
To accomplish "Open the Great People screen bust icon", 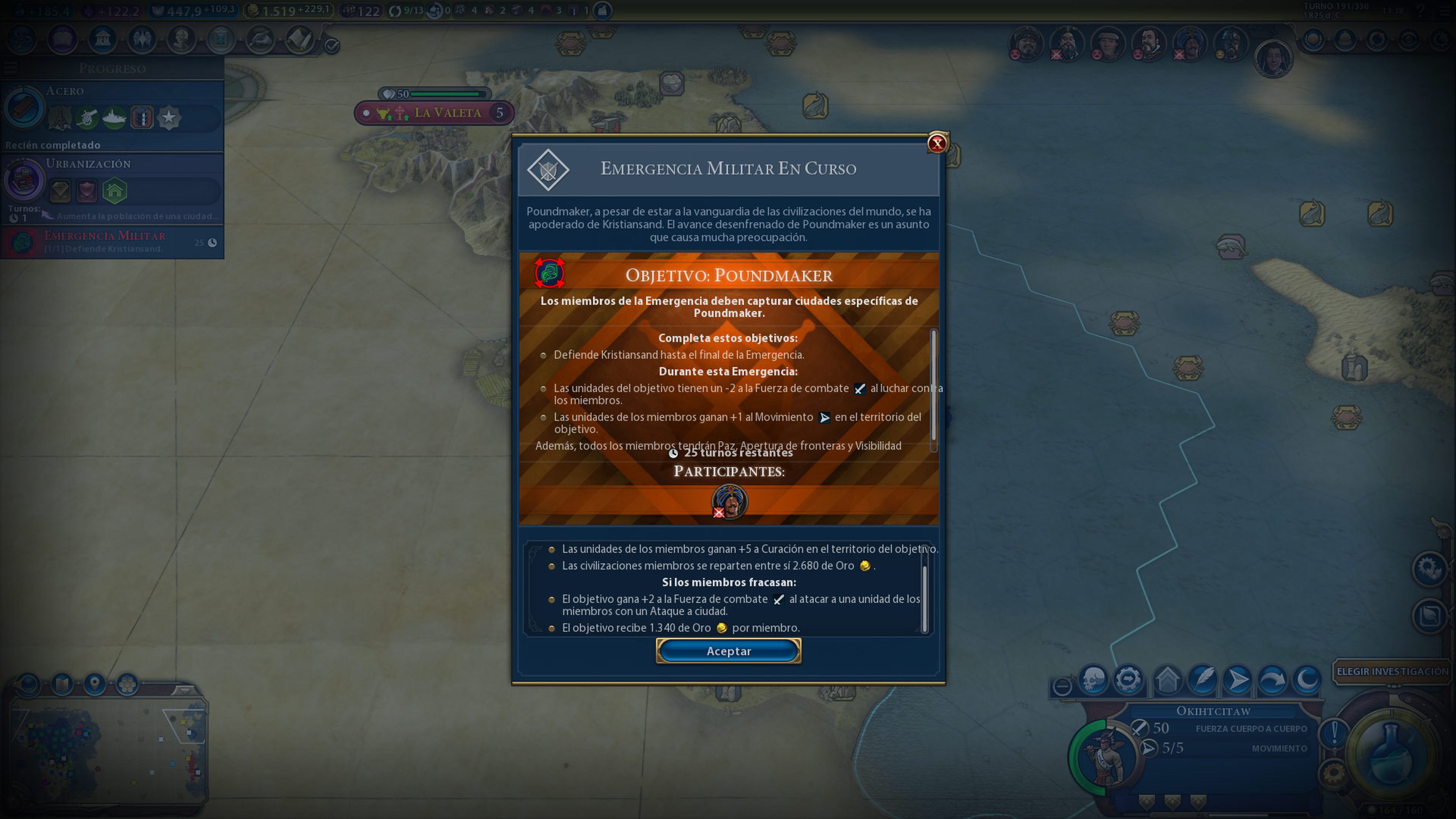I will tap(182, 40).
